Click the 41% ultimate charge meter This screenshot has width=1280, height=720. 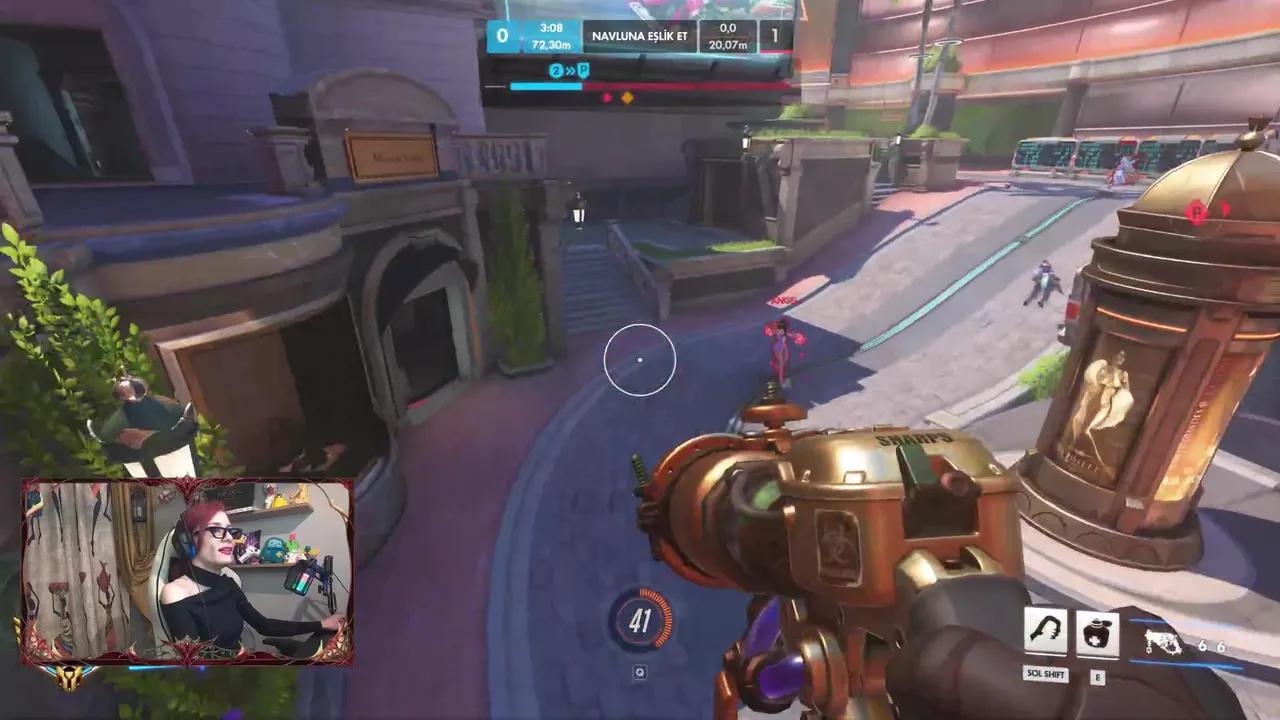pos(640,620)
